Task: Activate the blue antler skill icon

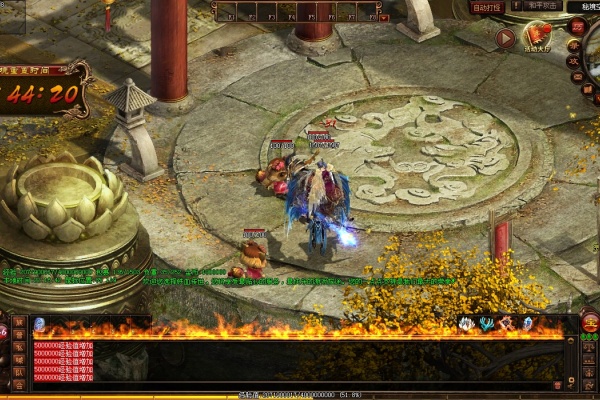Action: pos(486,324)
